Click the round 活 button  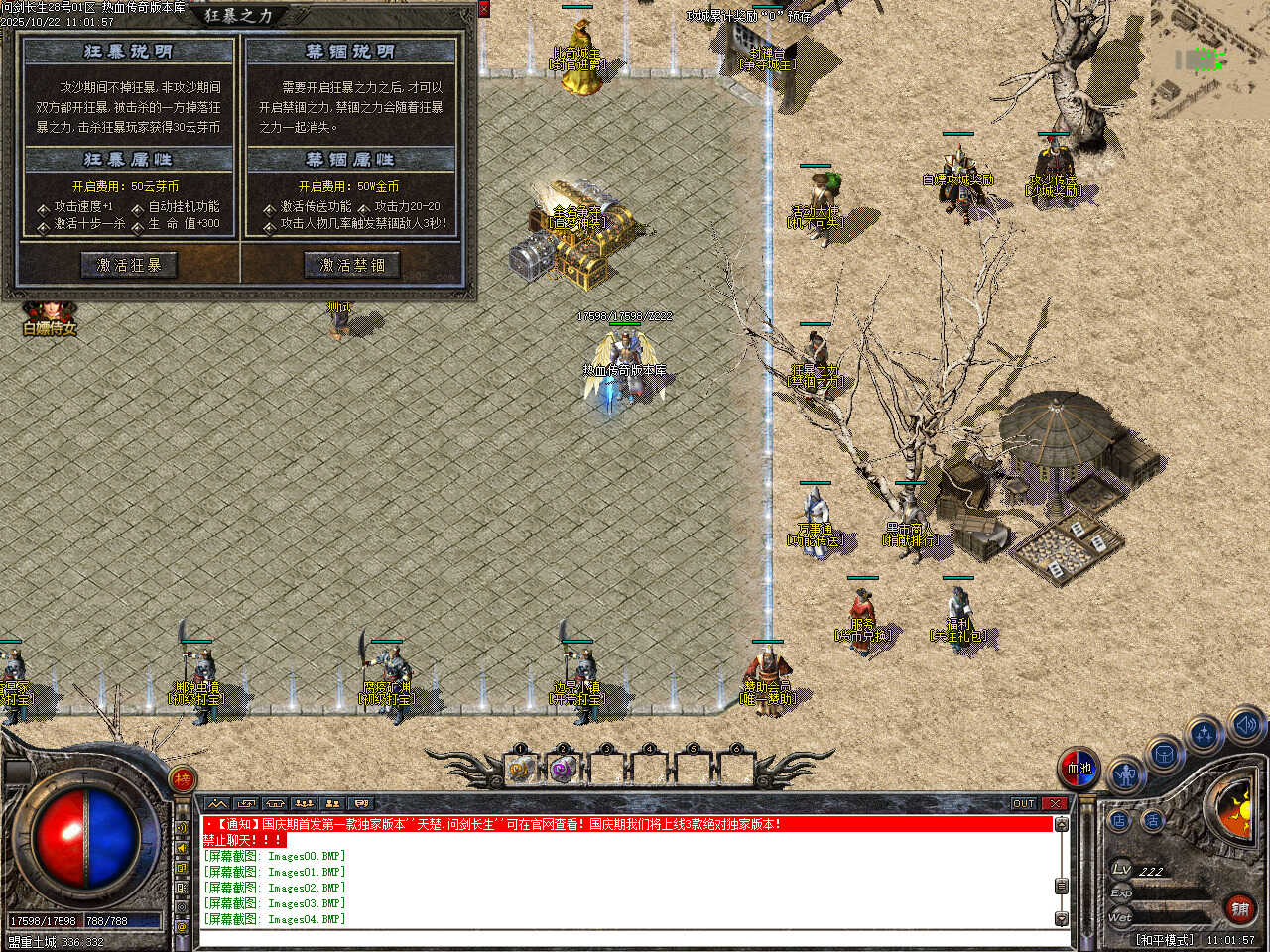[x=1152, y=821]
